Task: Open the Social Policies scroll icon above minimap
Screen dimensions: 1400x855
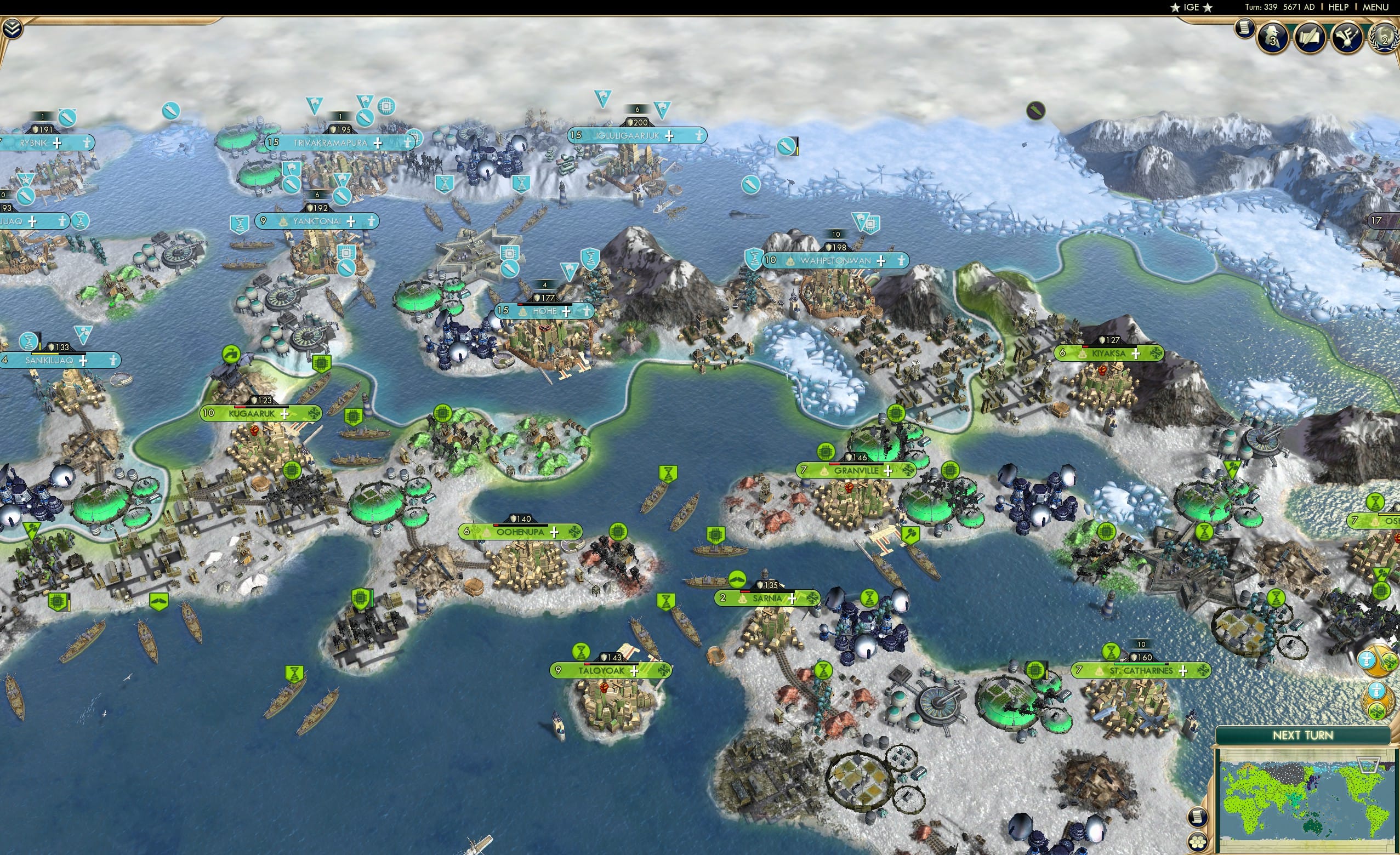Action: click(1198, 817)
